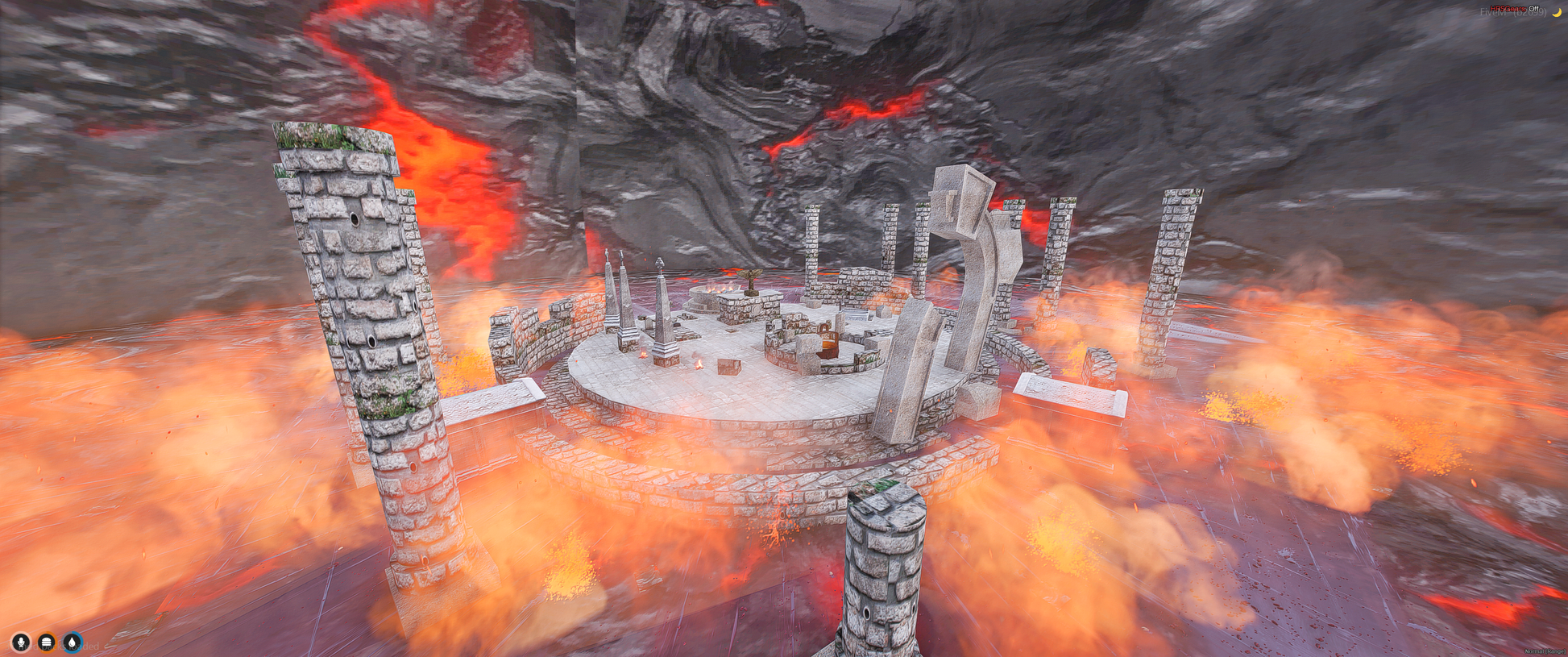Click the microphone voice status icon
The width and height of the screenshot is (1568, 657).
click(x=21, y=642)
